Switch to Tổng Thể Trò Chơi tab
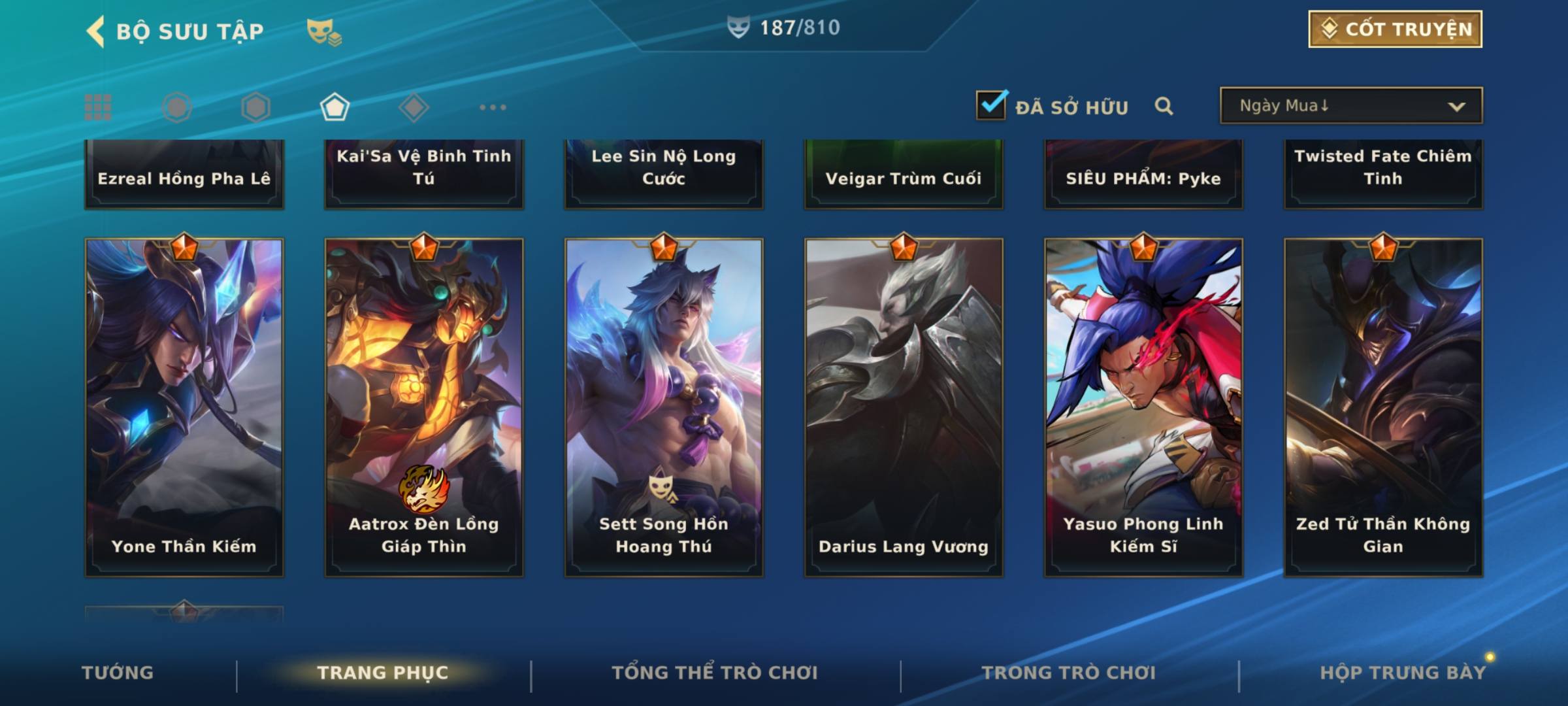The image size is (1568, 706). 715,673
